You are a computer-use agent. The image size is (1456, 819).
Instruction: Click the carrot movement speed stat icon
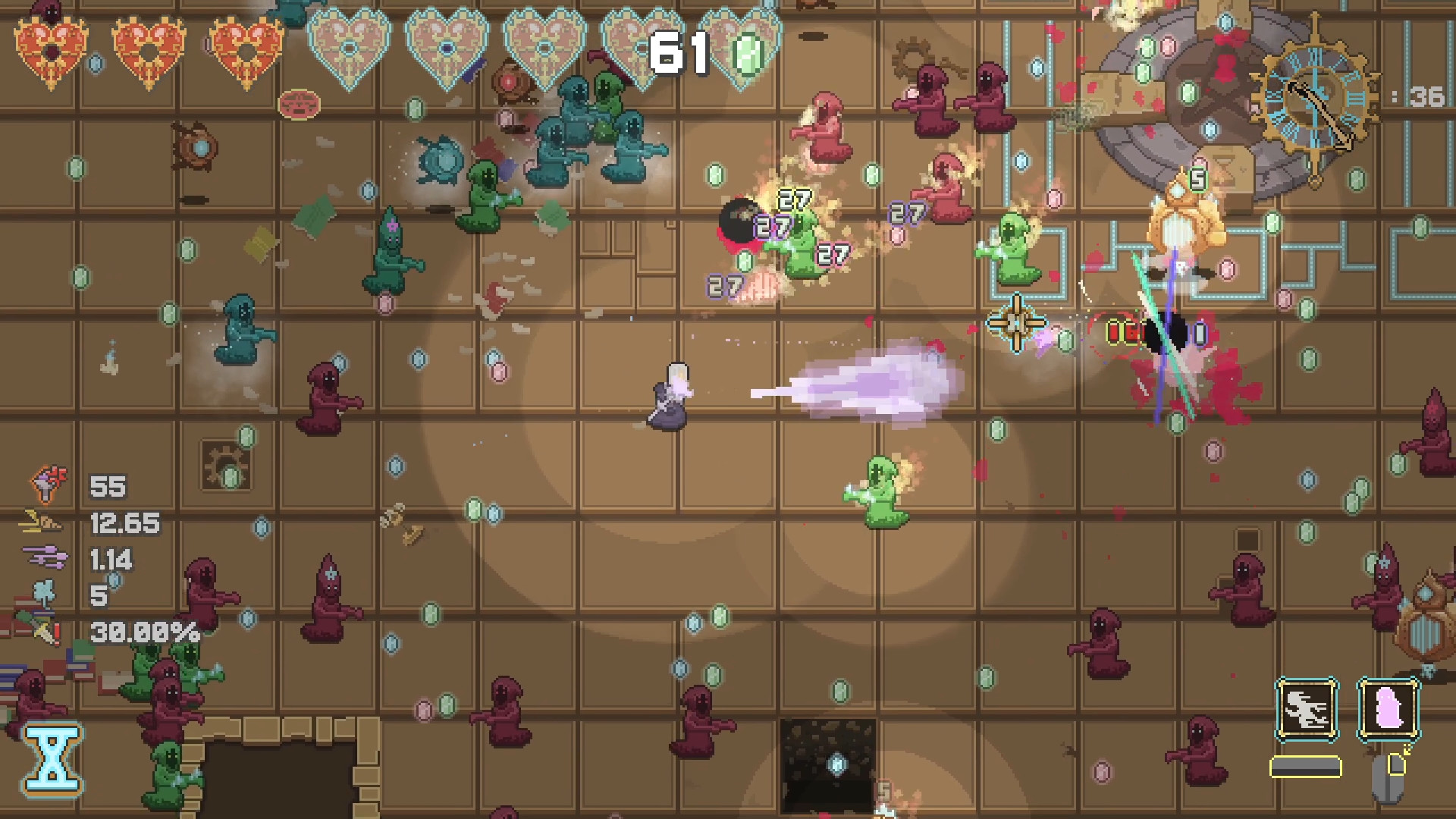pos(44,522)
